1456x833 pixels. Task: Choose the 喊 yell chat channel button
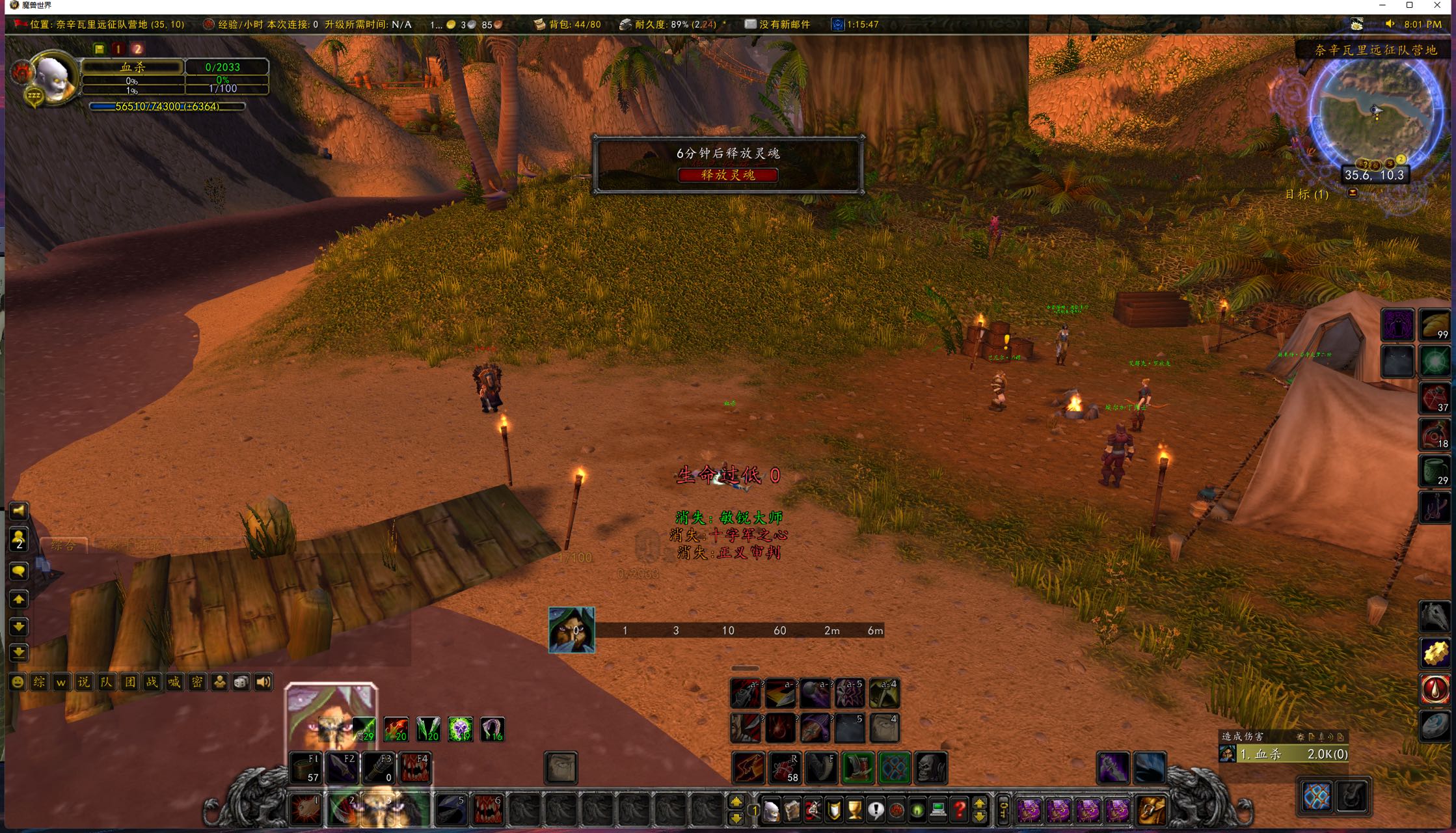click(x=174, y=682)
